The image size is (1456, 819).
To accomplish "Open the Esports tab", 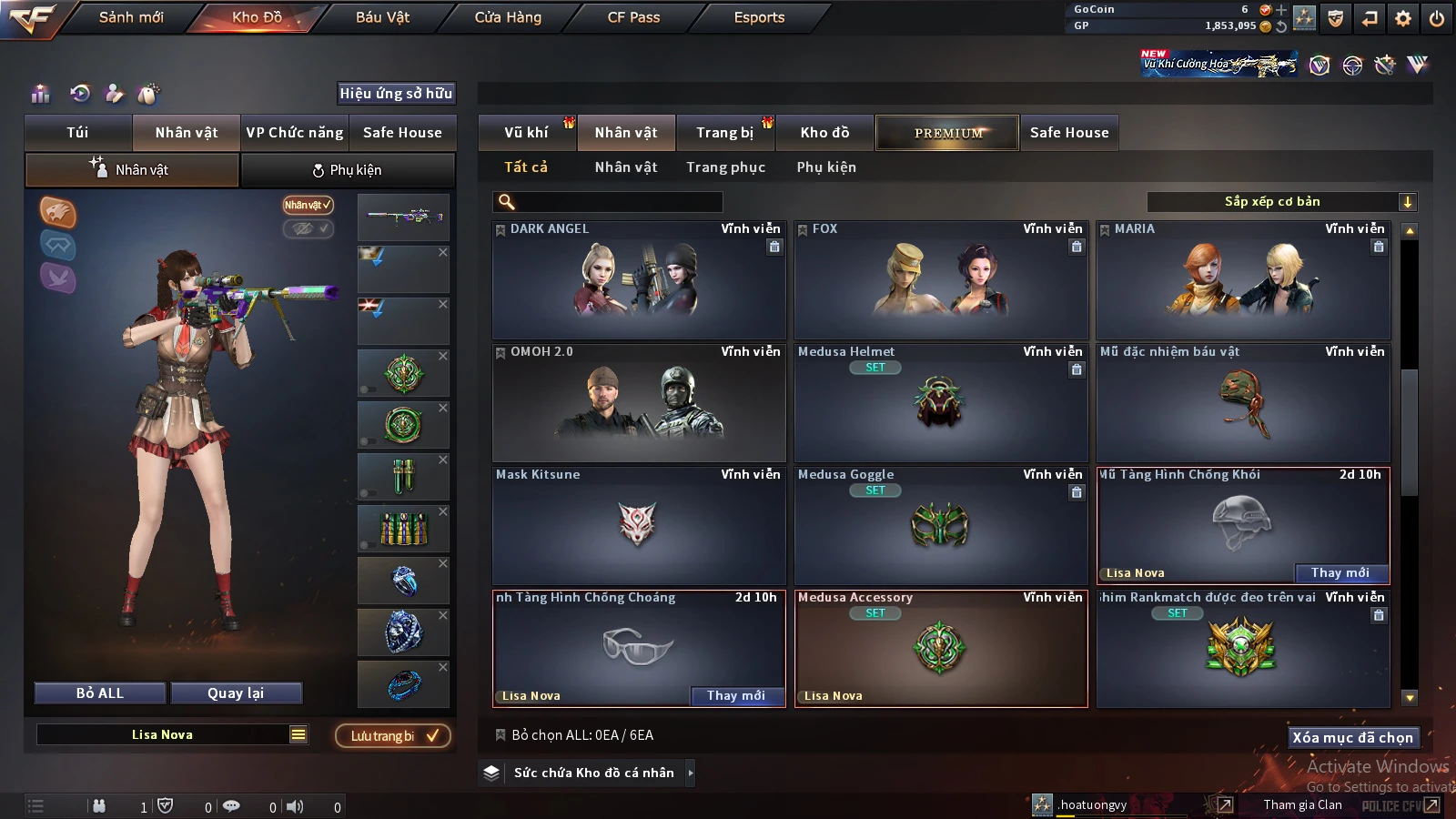I will coord(759,17).
